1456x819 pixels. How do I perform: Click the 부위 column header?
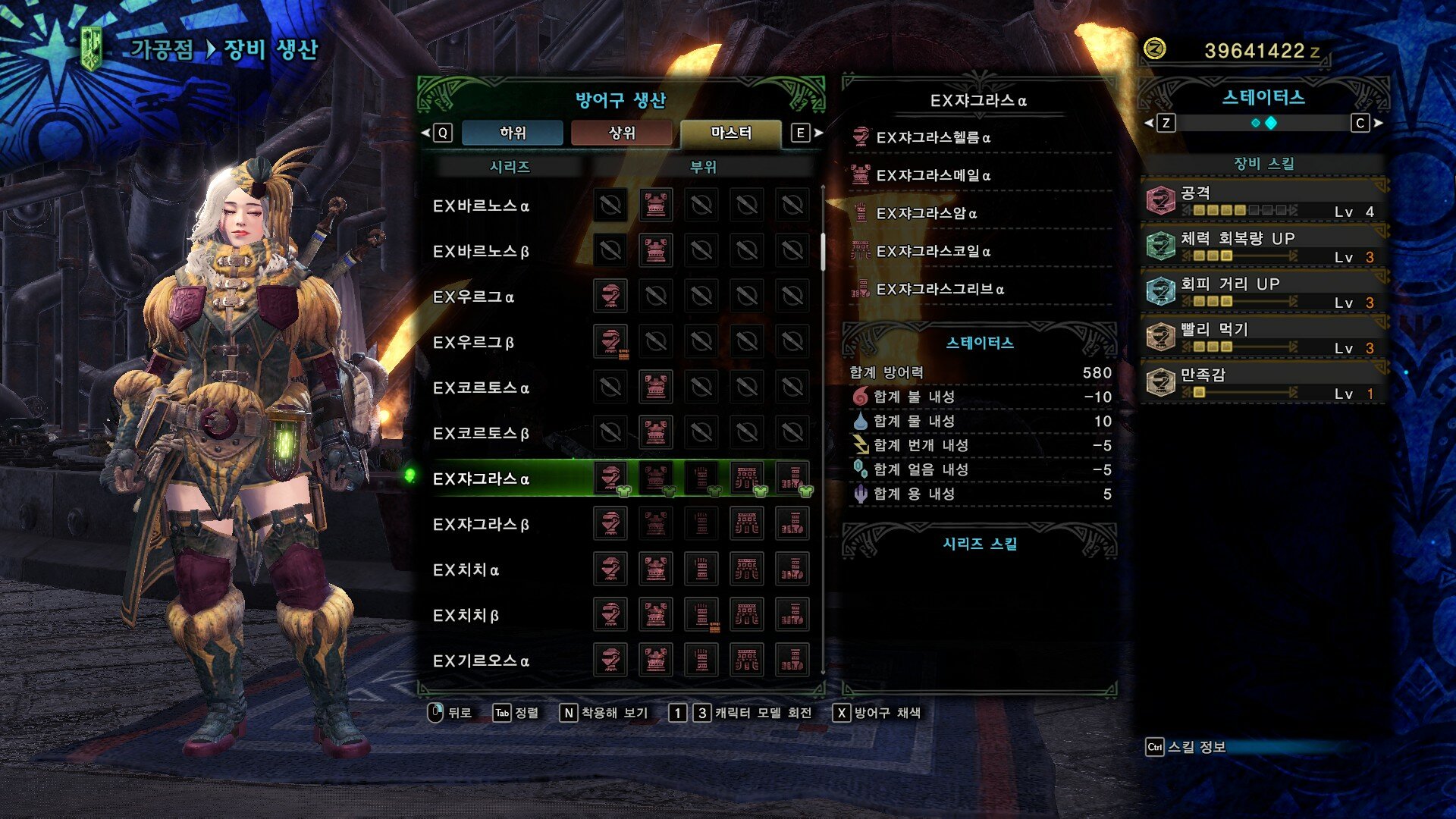(703, 167)
